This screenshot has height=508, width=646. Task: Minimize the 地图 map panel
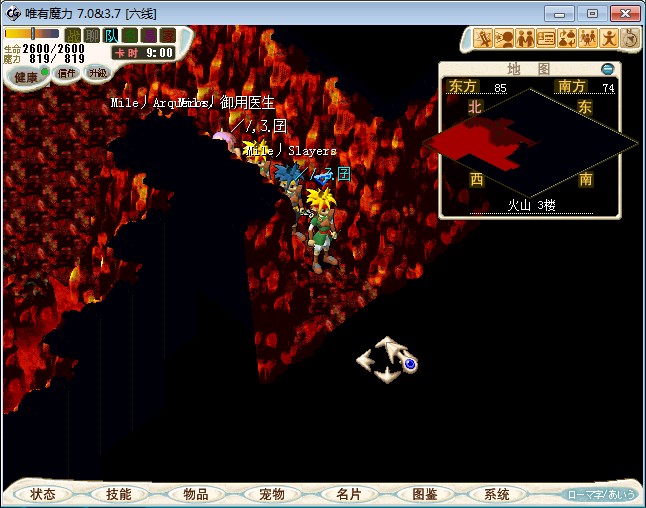[608, 69]
